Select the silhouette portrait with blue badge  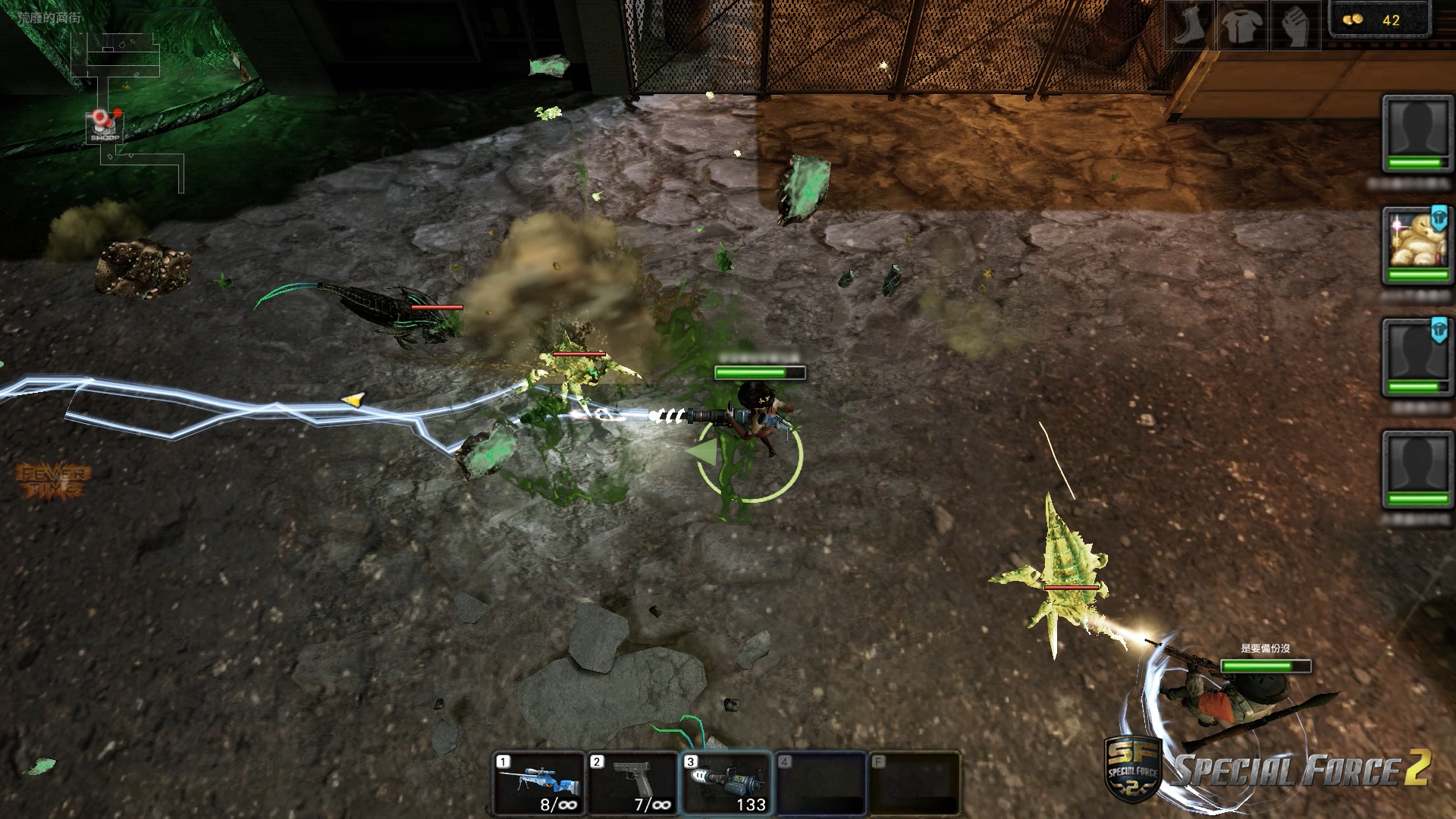point(1415,355)
